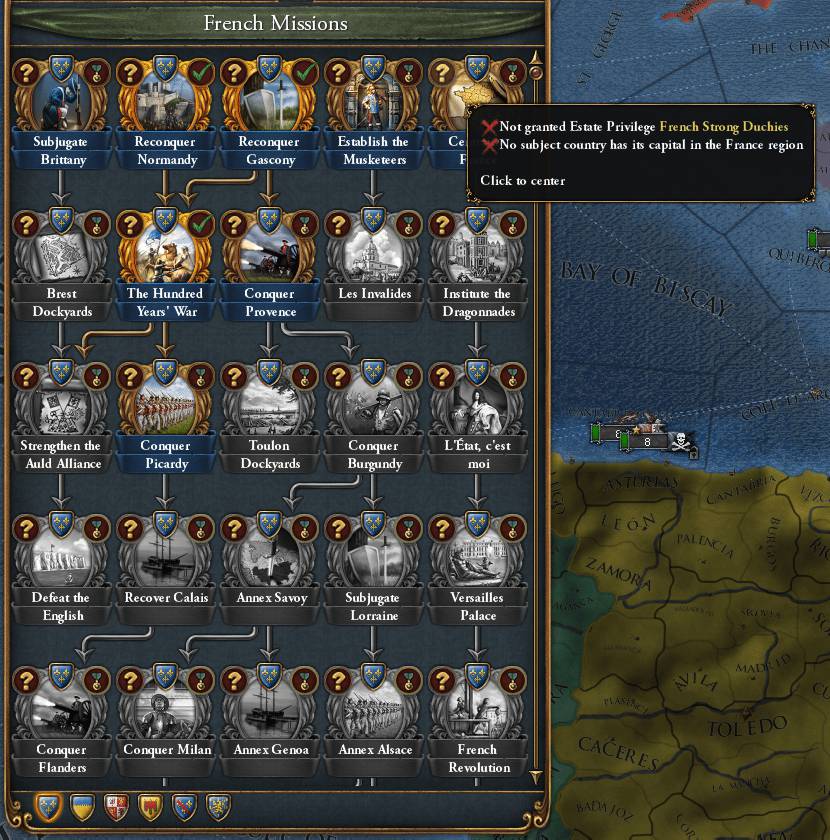This screenshot has height=840, width=830.
Task: Open The Hundred Years' War mission
Action: (x=165, y=254)
